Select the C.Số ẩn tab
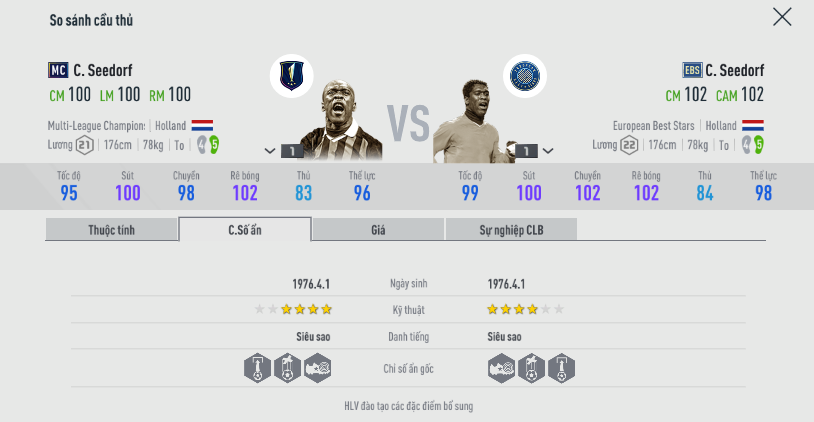The width and height of the screenshot is (814, 422). (245, 230)
